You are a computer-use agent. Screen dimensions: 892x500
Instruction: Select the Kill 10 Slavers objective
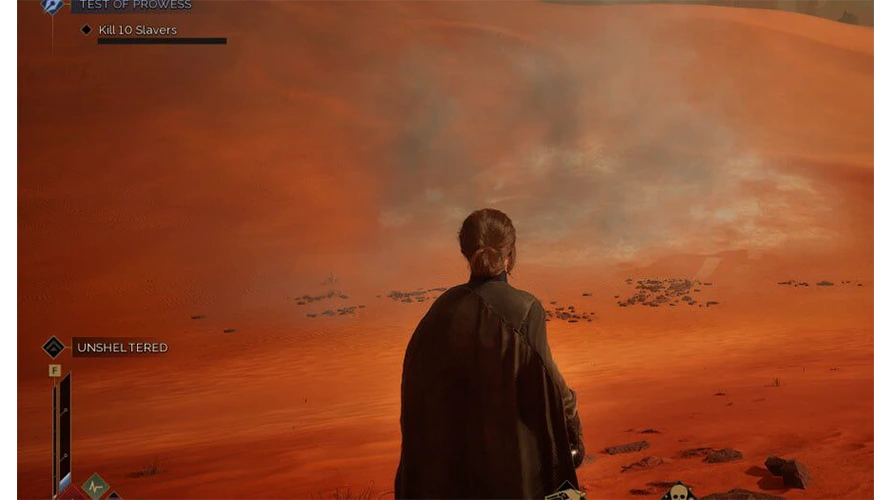pyautogui.click(x=137, y=30)
